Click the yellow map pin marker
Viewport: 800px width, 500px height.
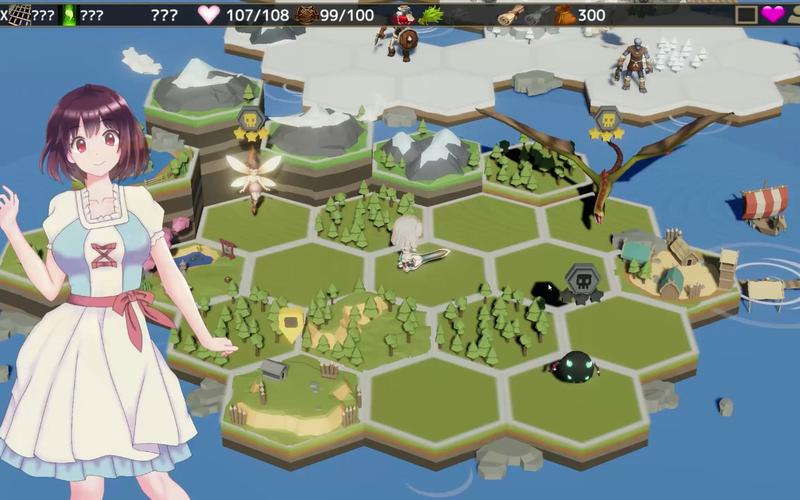291,320
